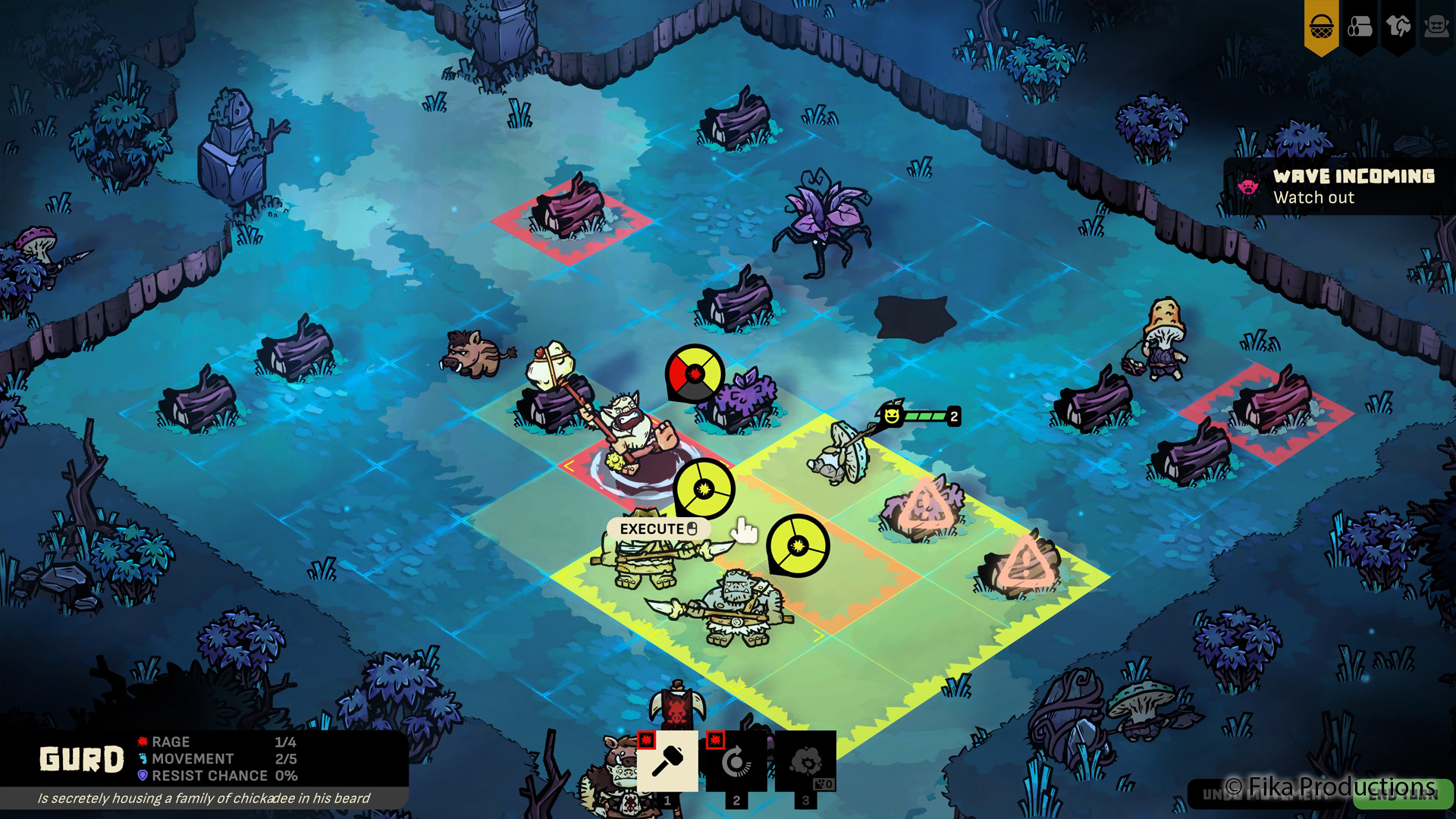Choose the smoke cloud ability
This screenshot has width=1456, height=819.
805,761
